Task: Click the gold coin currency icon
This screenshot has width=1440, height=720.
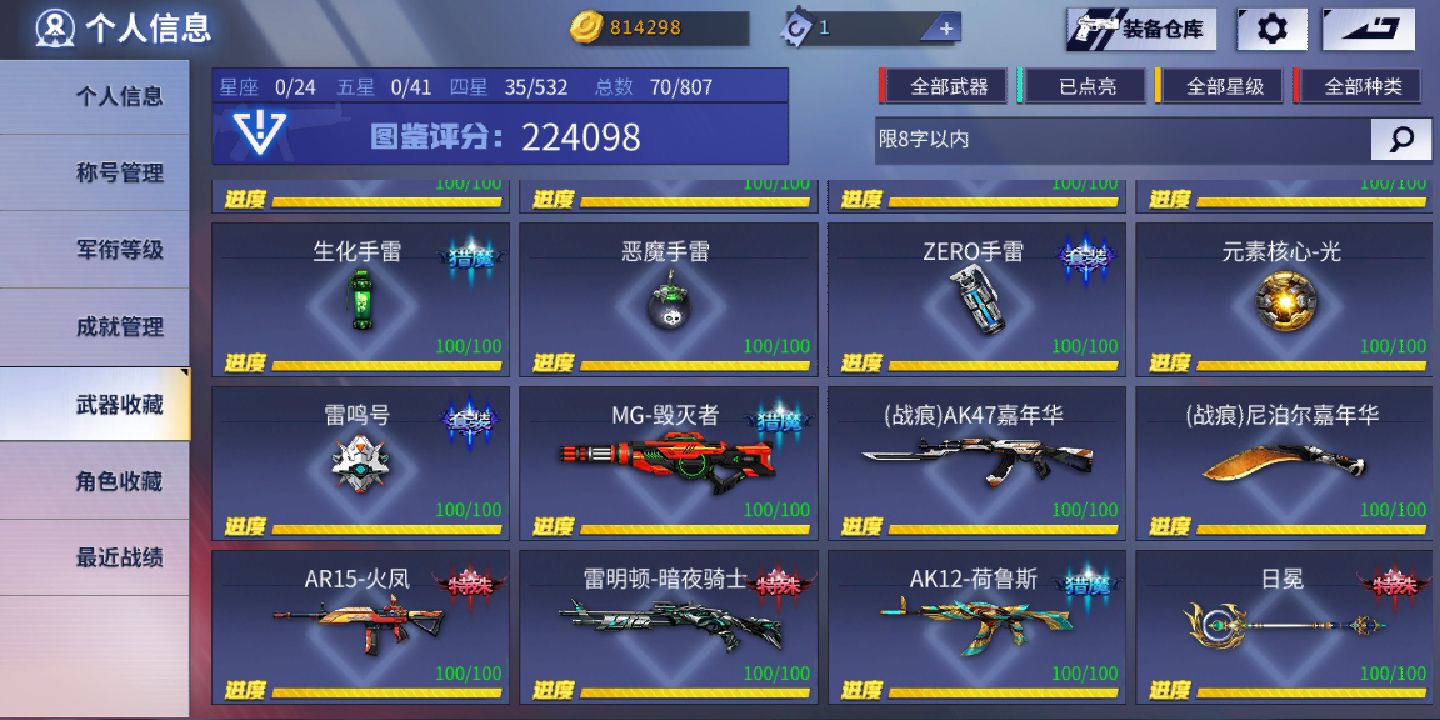Action: tap(590, 28)
